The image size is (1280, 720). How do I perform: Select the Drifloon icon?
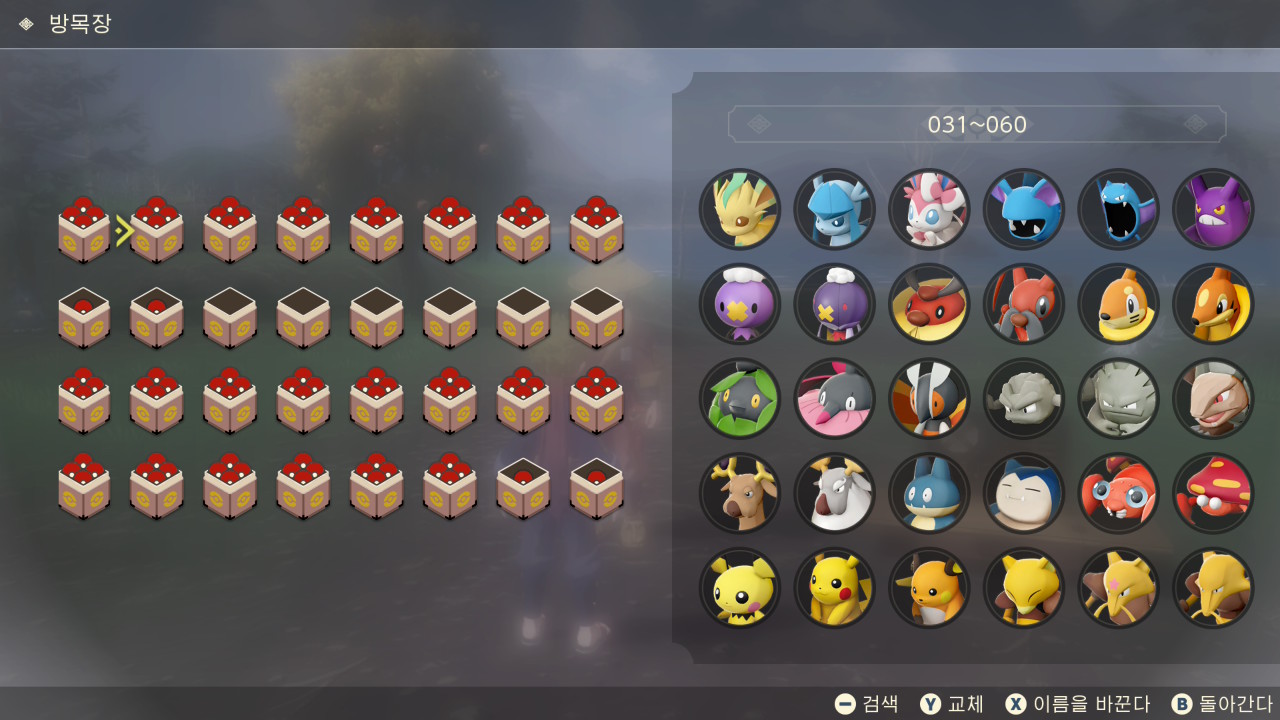pos(740,304)
